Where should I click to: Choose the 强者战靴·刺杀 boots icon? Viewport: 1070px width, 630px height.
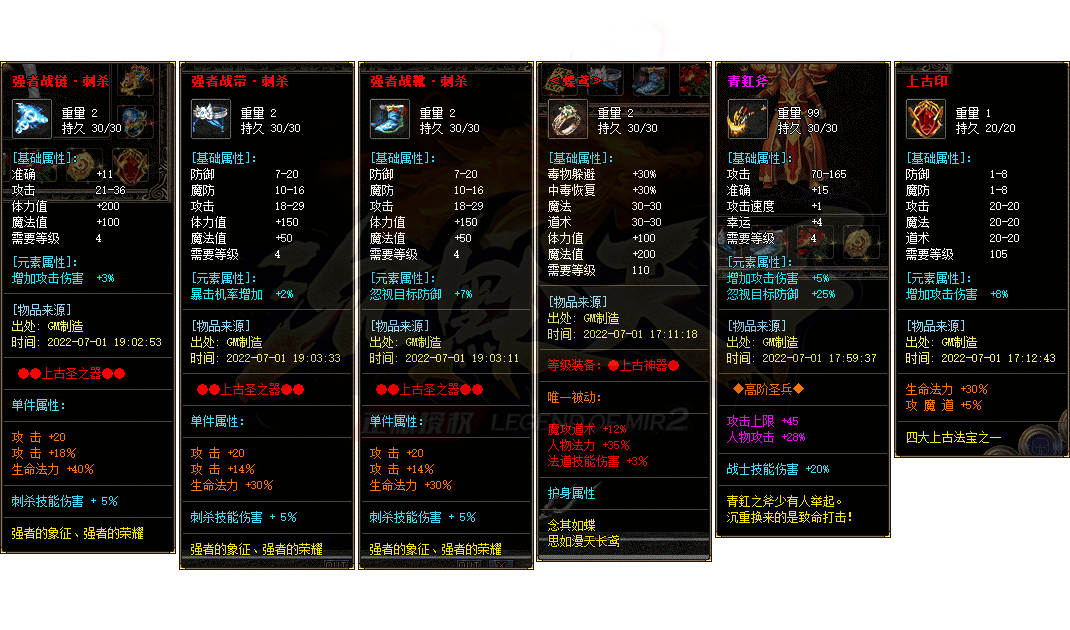tap(390, 119)
